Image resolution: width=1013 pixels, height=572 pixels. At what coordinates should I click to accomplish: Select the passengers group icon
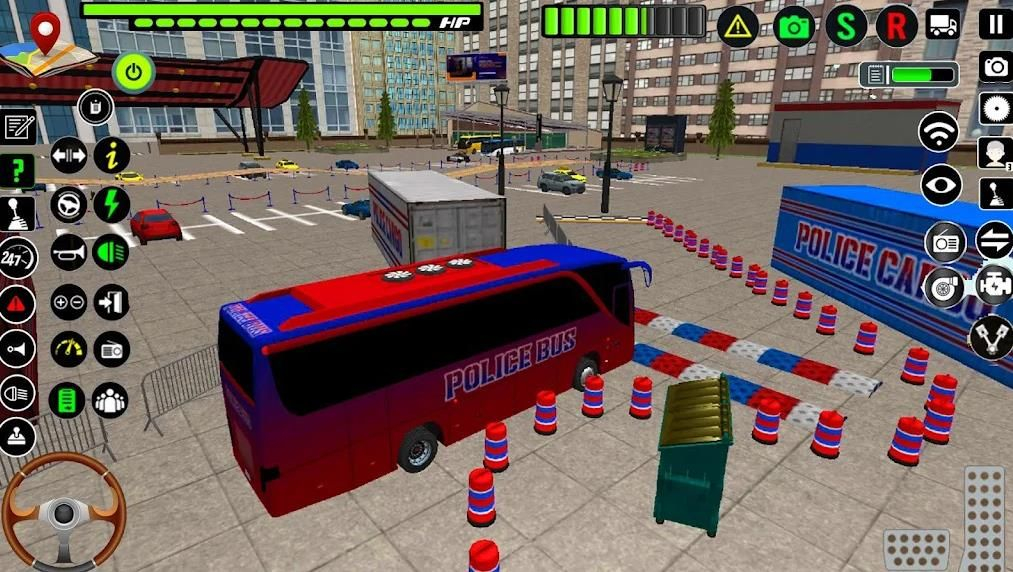point(110,400)
